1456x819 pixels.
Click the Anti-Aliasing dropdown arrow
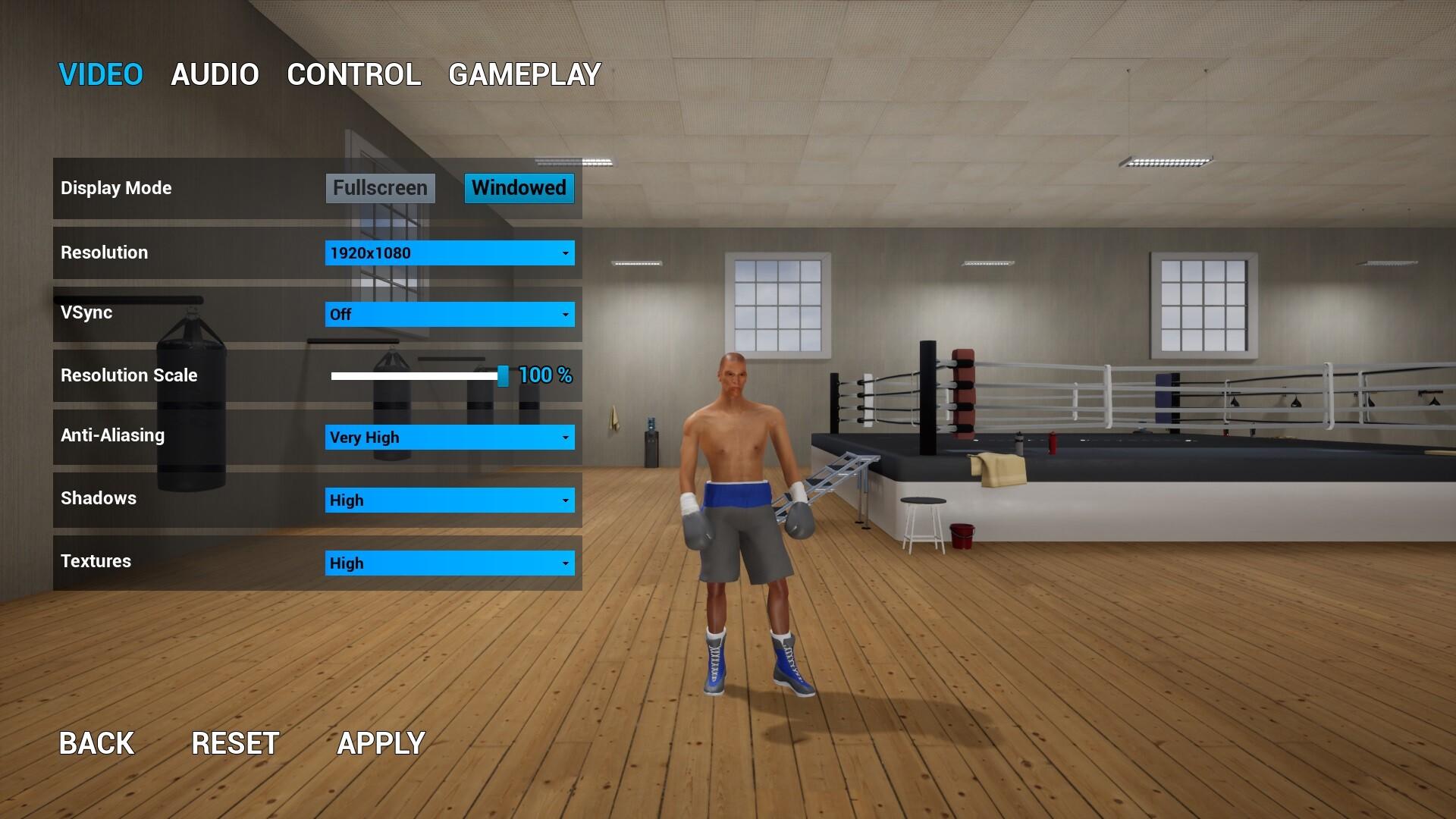pos(564,437)
